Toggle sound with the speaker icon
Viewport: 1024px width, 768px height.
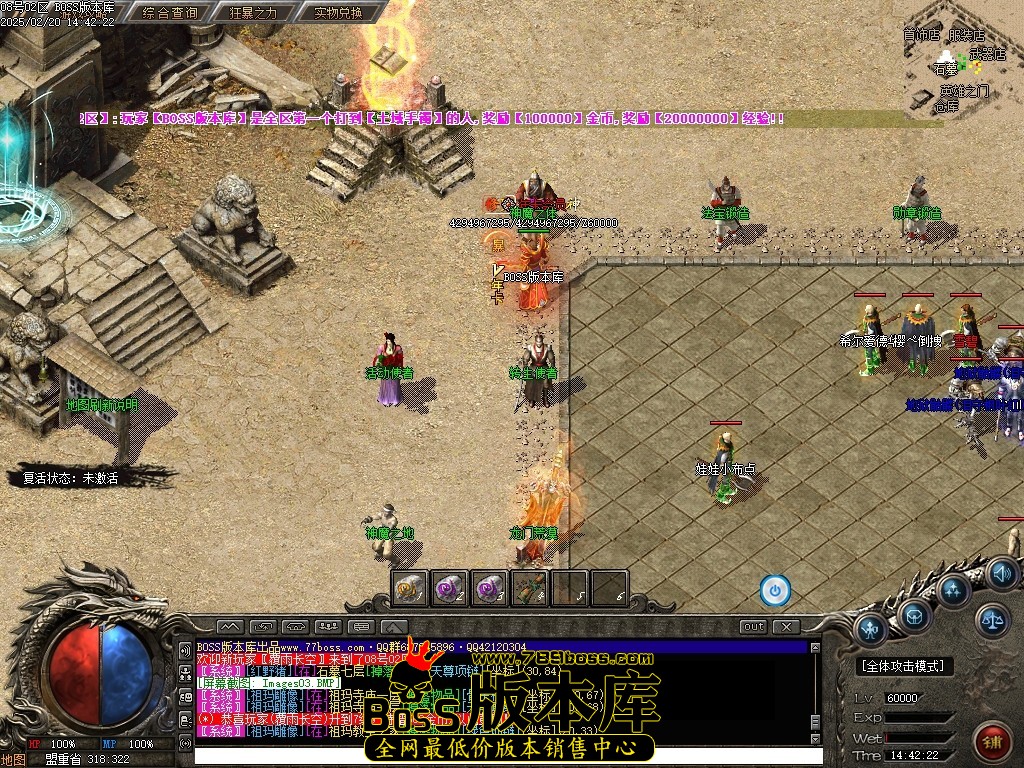click(1001, 573)
